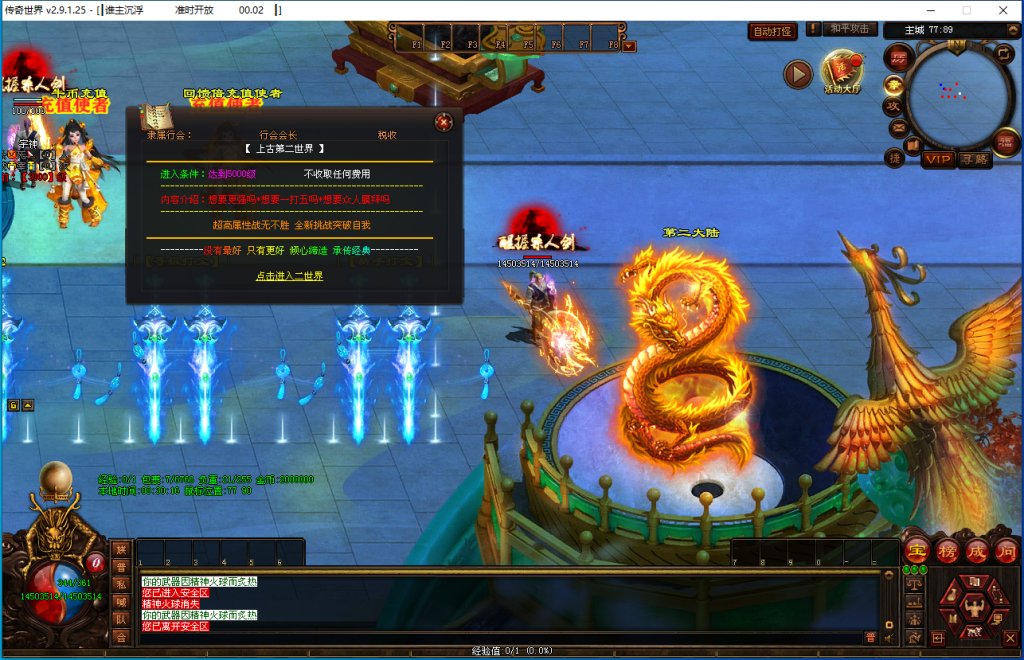The image size is (1024, 660).
Task: Click the round play arrow button
Action: [797, 73]
